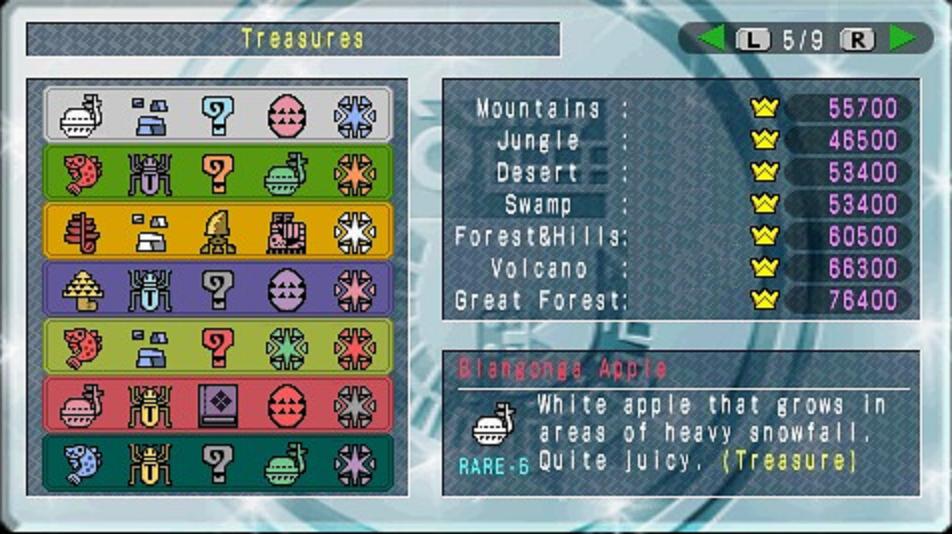Select the white Blangonga Apple treasure icon
The width and height of the screenshot is (952, 534).
82,116
